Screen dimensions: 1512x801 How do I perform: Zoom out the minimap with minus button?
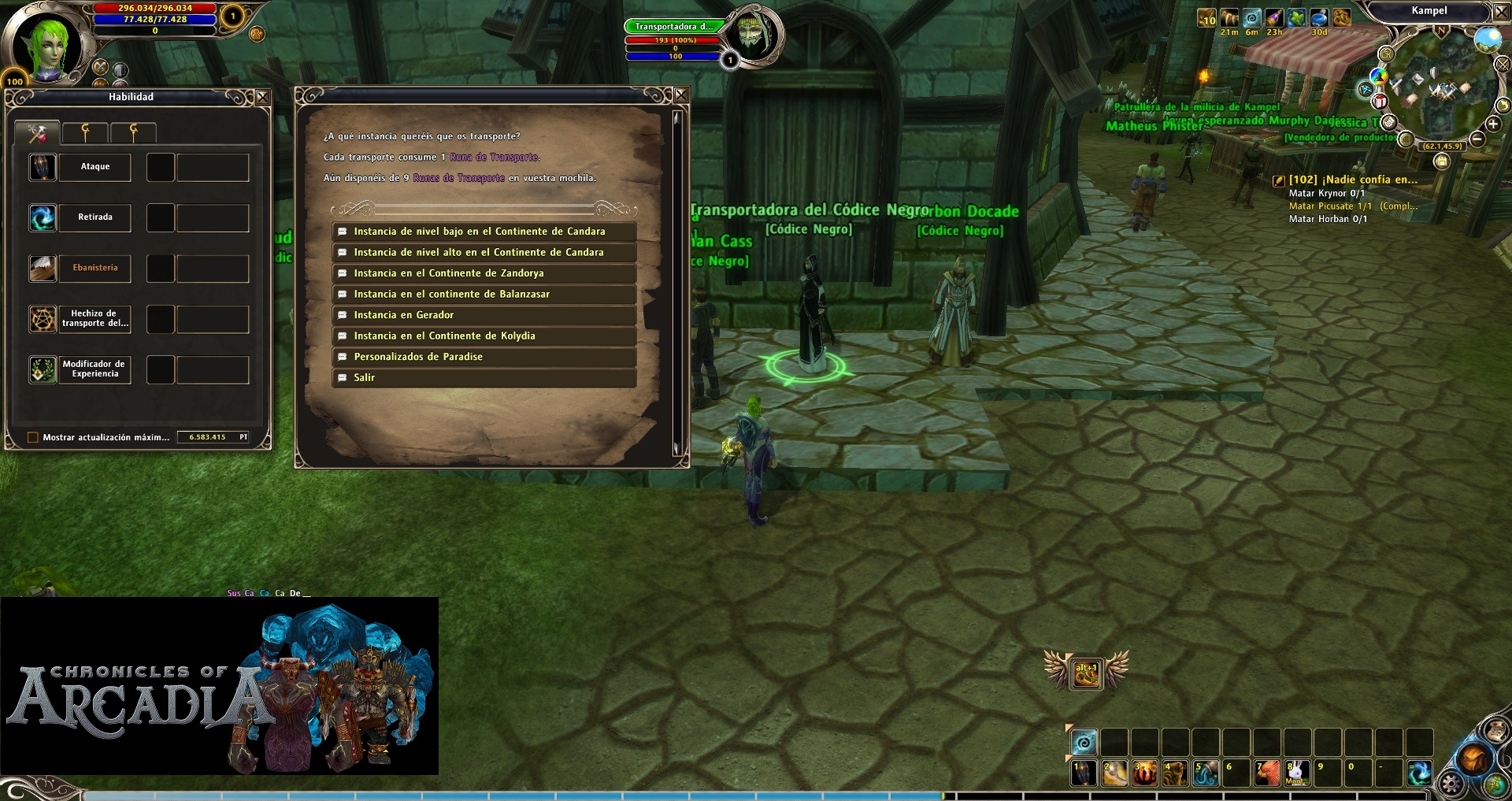[x=1477, y=139]
